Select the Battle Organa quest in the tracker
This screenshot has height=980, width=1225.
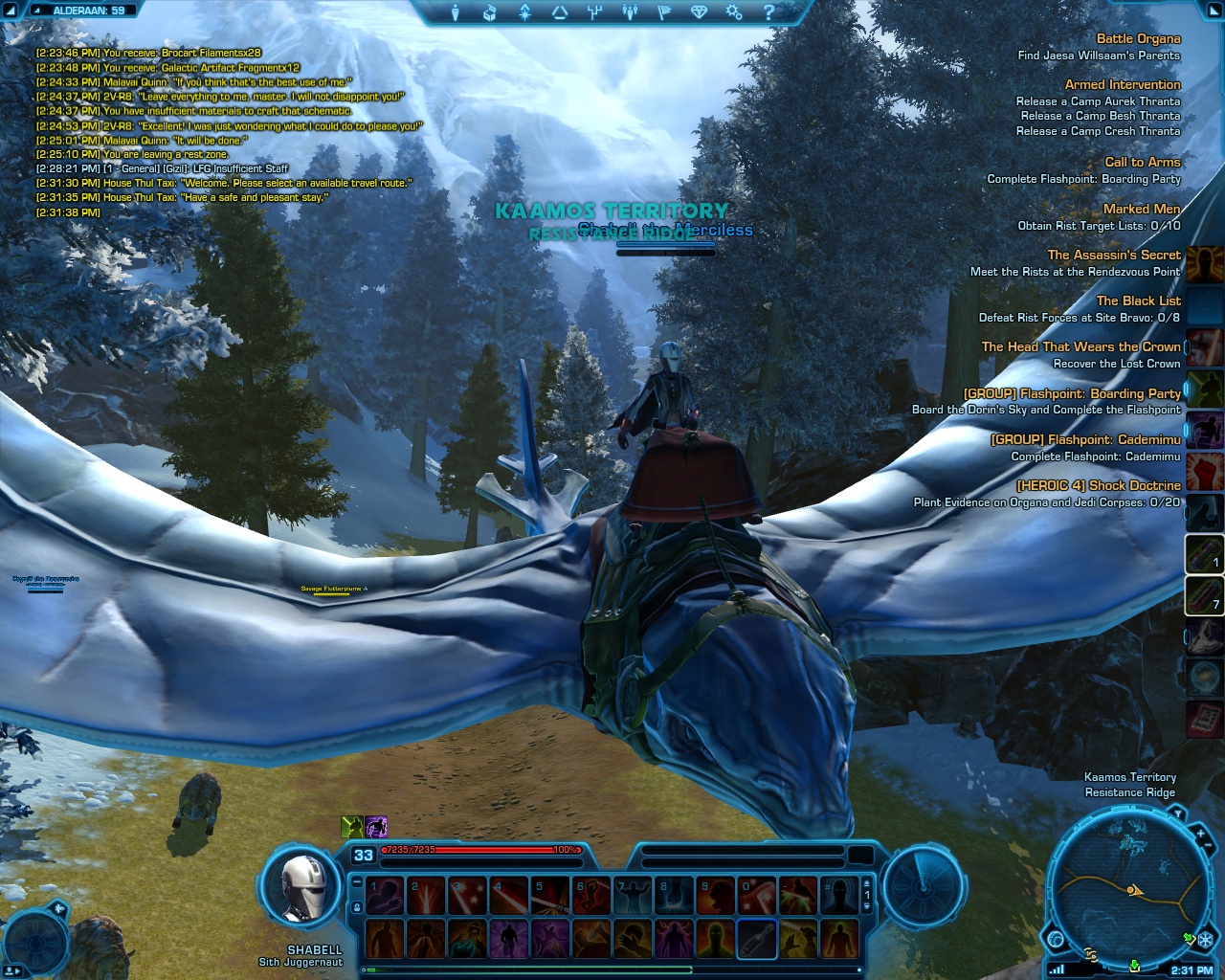[1138, 39]
